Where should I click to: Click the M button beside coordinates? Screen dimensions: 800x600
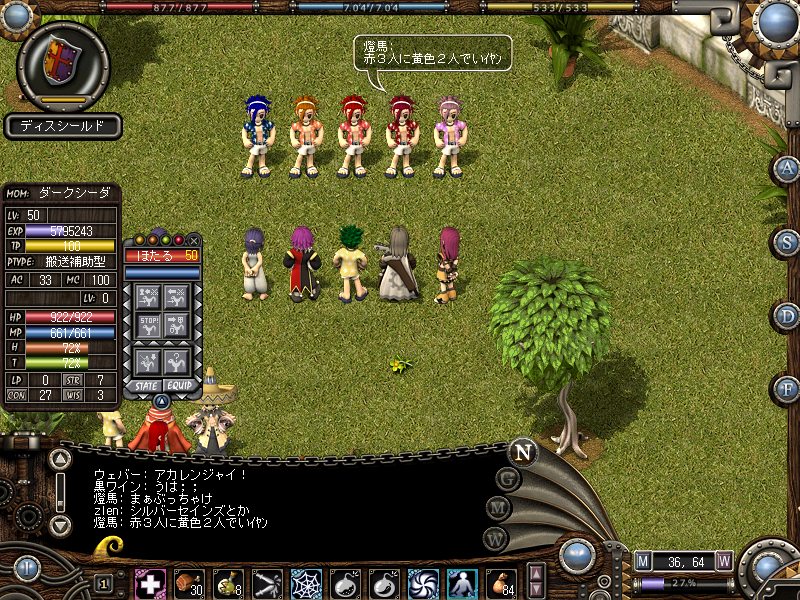[643, 560]
